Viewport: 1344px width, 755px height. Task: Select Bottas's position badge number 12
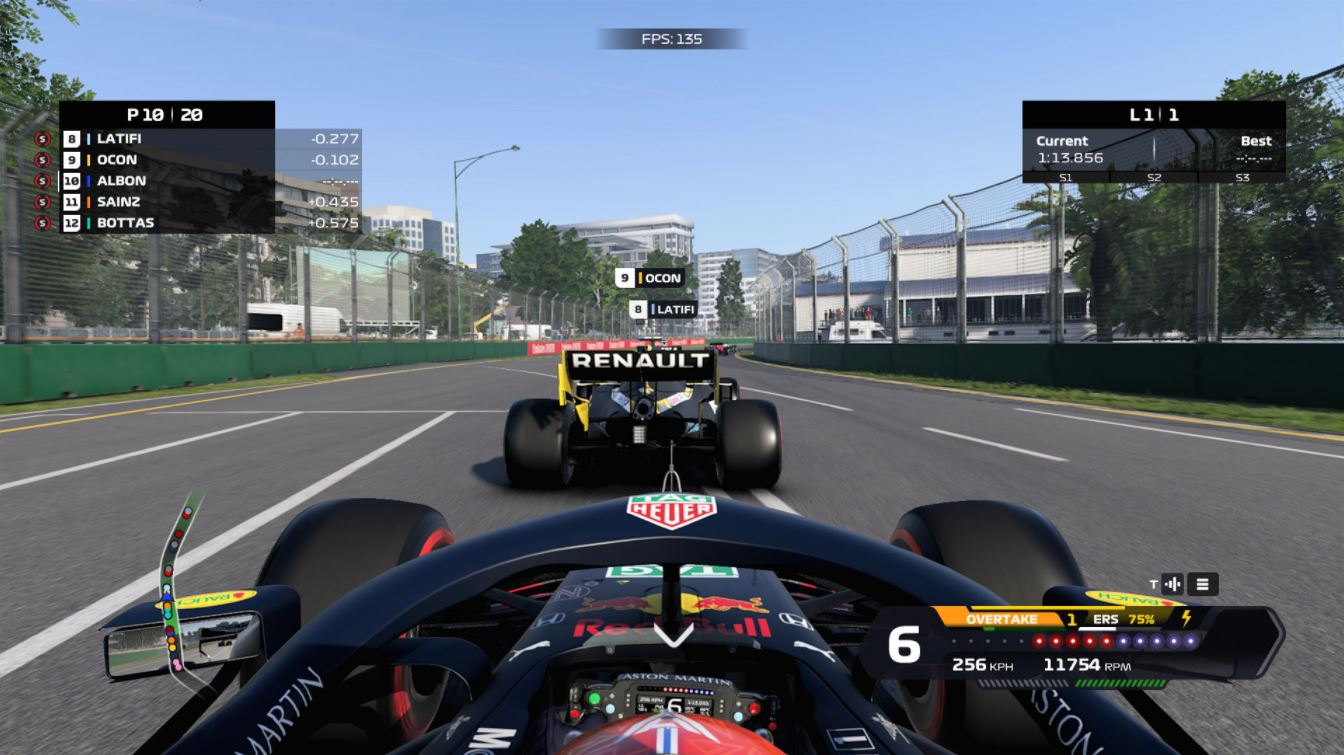pyautogui.click(x=71, y=222)
